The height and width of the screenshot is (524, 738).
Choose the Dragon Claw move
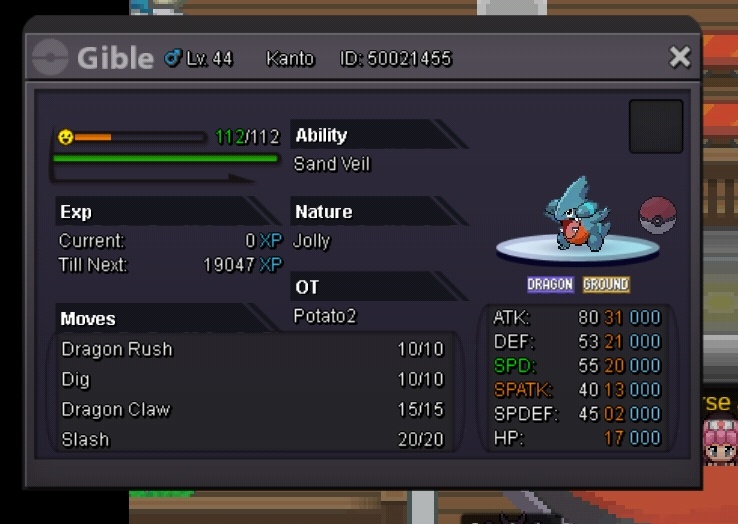(252, 410)
